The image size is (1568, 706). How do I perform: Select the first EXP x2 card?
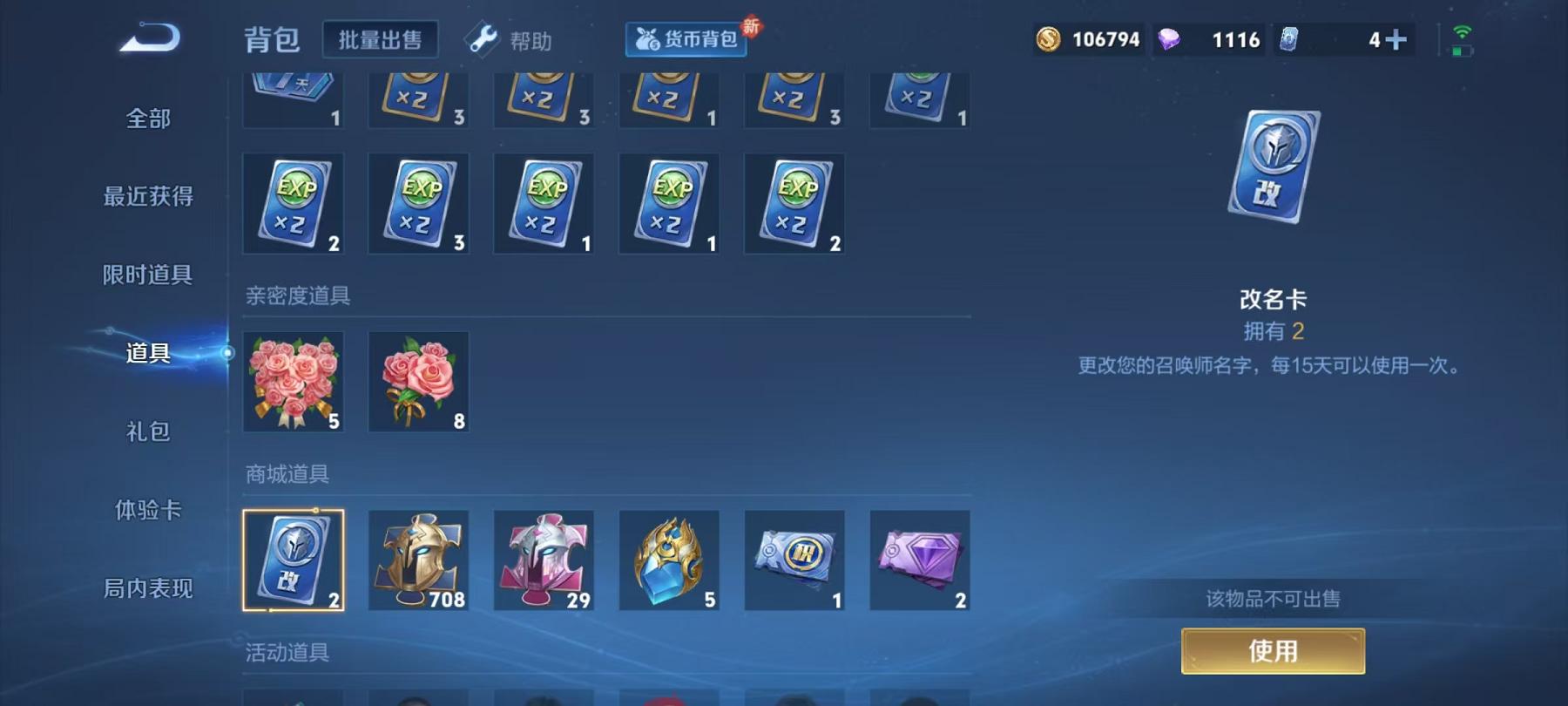[294, 203]
